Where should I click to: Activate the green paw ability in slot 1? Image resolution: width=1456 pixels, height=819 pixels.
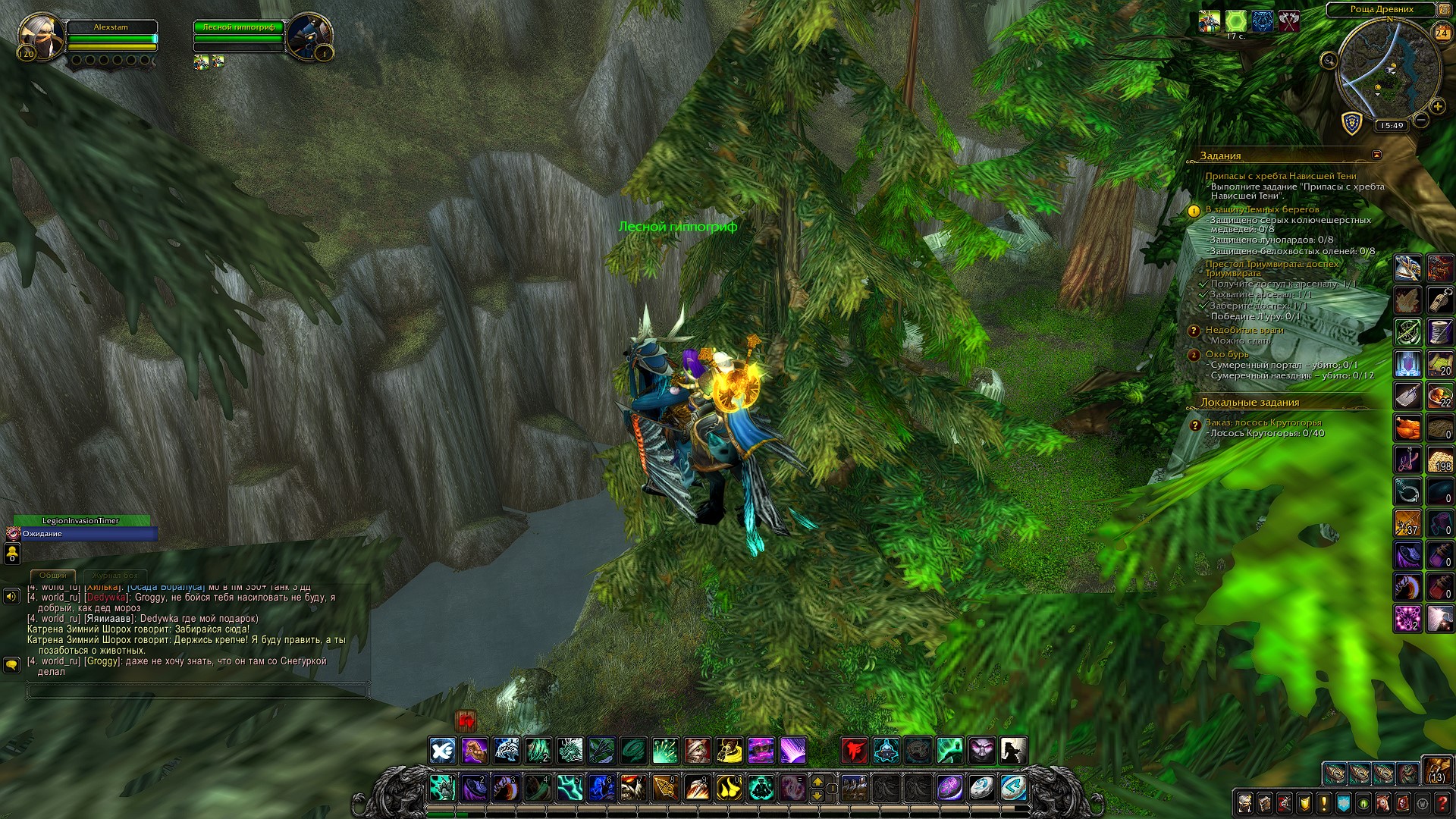point(442,788)
